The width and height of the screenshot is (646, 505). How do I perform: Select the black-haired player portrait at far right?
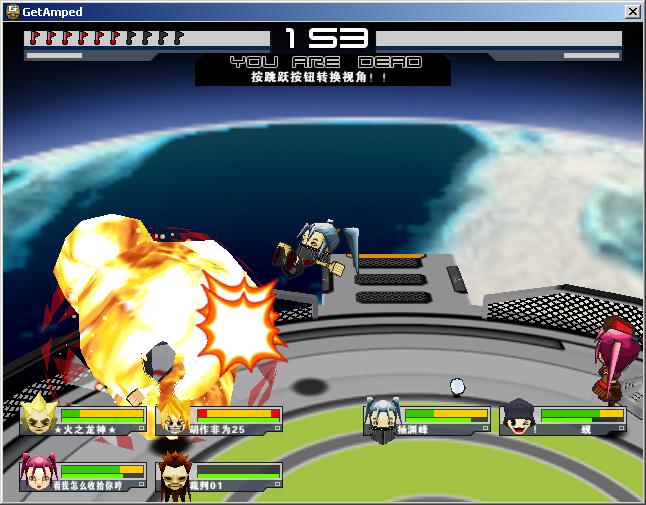click(519, 418)
